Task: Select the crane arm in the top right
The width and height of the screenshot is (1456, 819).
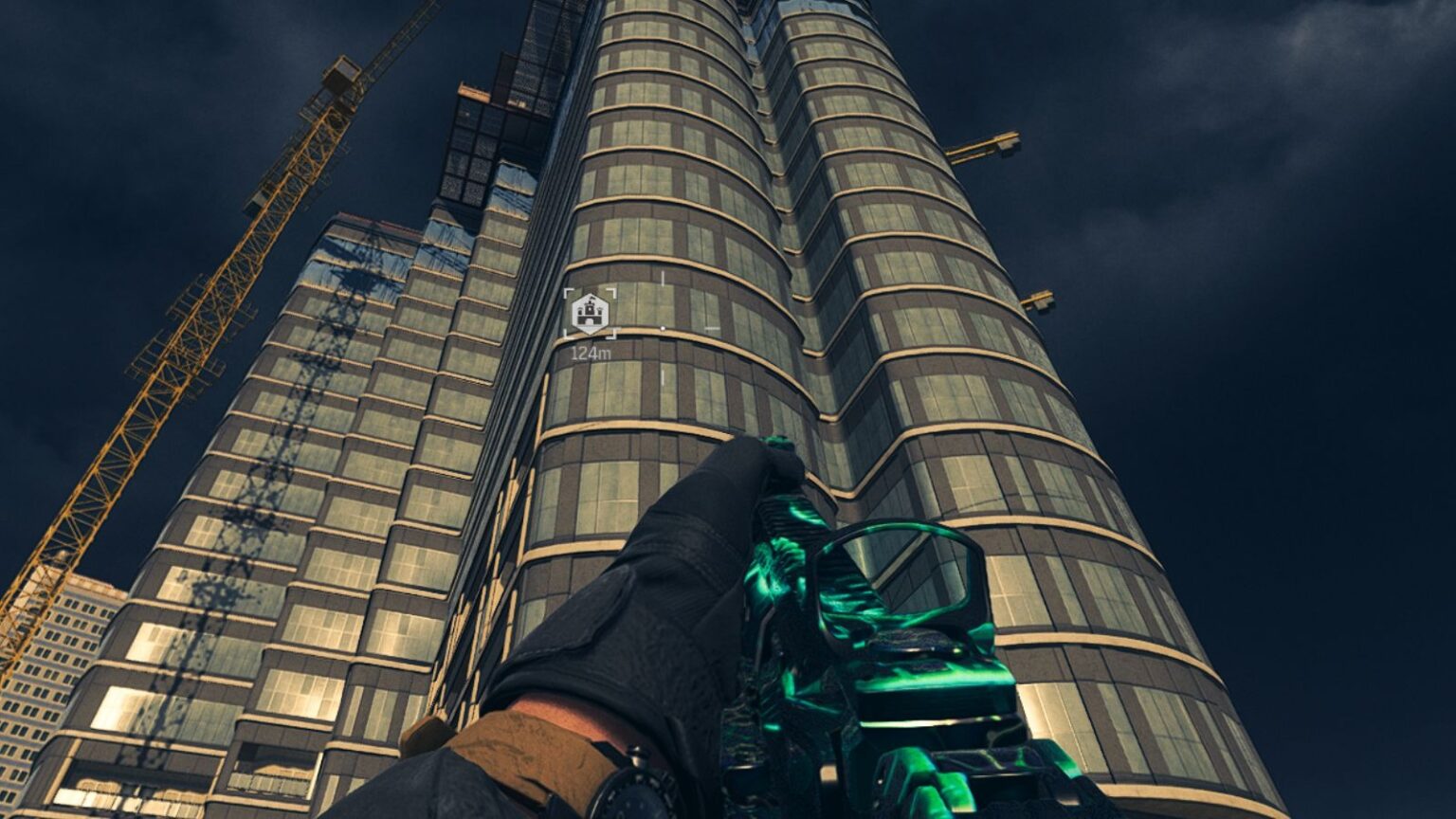Action: (x=986, y=147)
